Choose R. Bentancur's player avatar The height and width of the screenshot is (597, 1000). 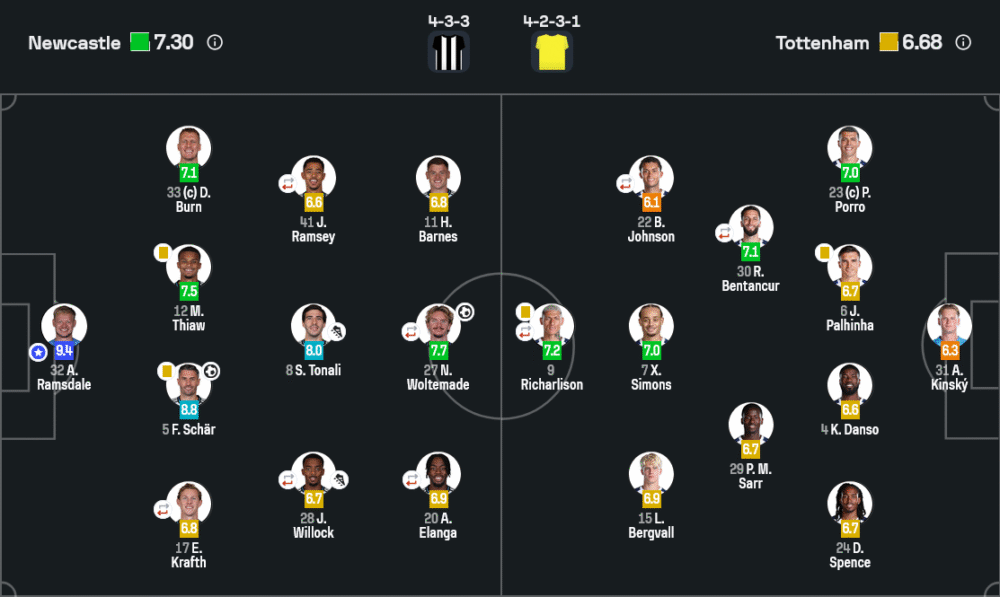(x=750, y=227)
